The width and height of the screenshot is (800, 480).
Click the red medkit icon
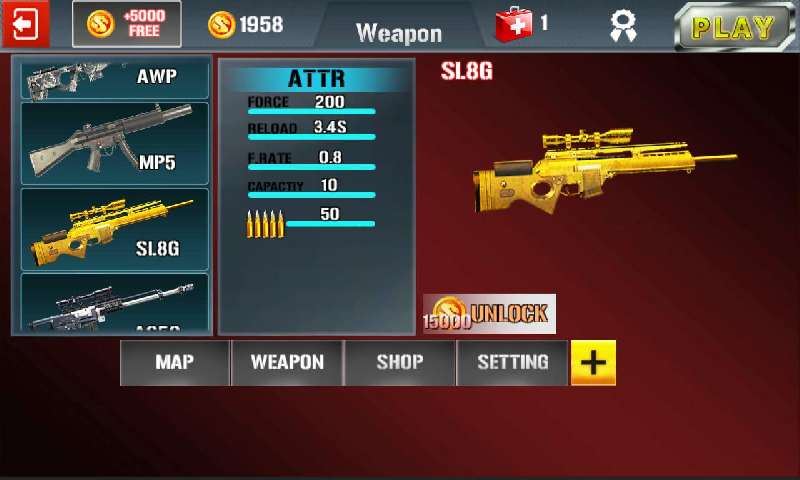[516, 24]
